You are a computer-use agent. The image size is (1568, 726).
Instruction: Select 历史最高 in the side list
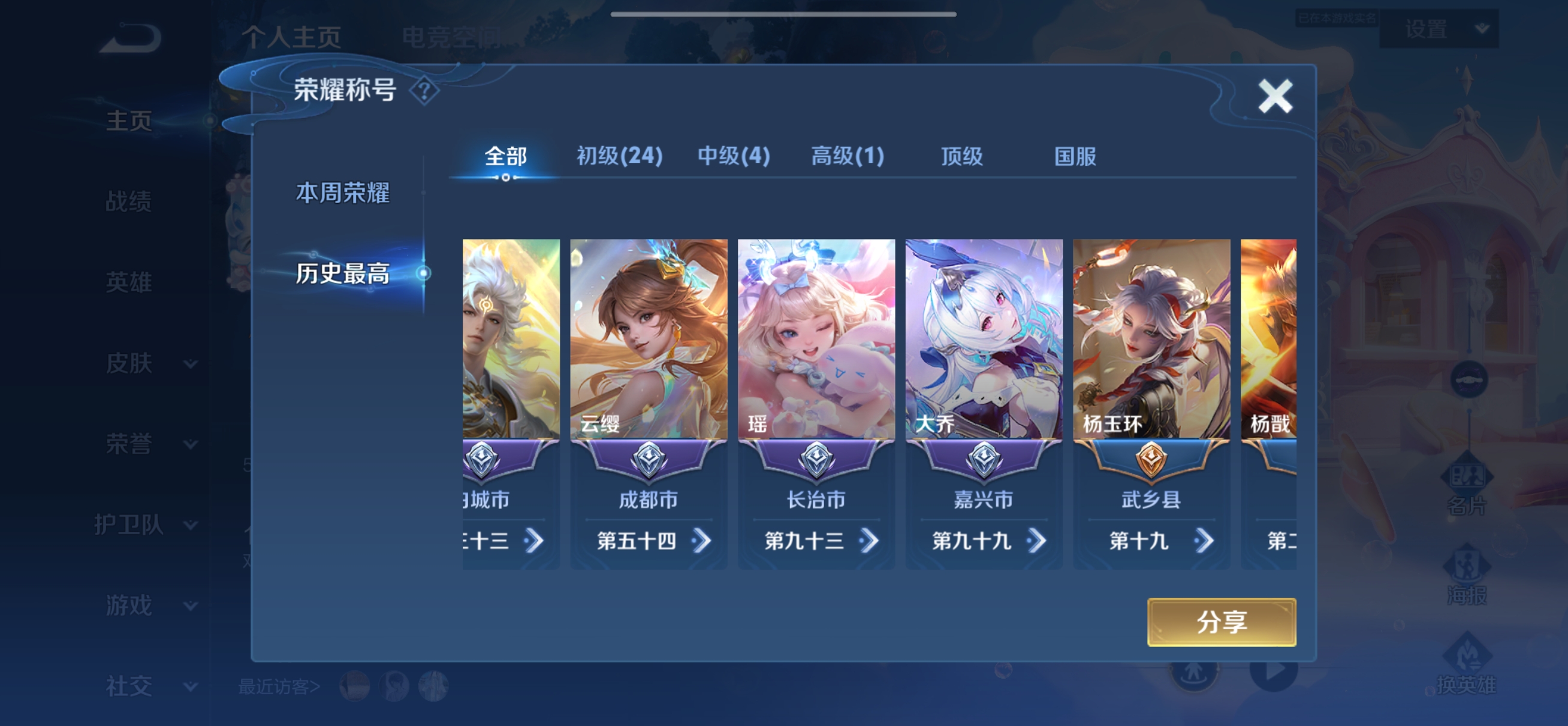click(343, 273)
